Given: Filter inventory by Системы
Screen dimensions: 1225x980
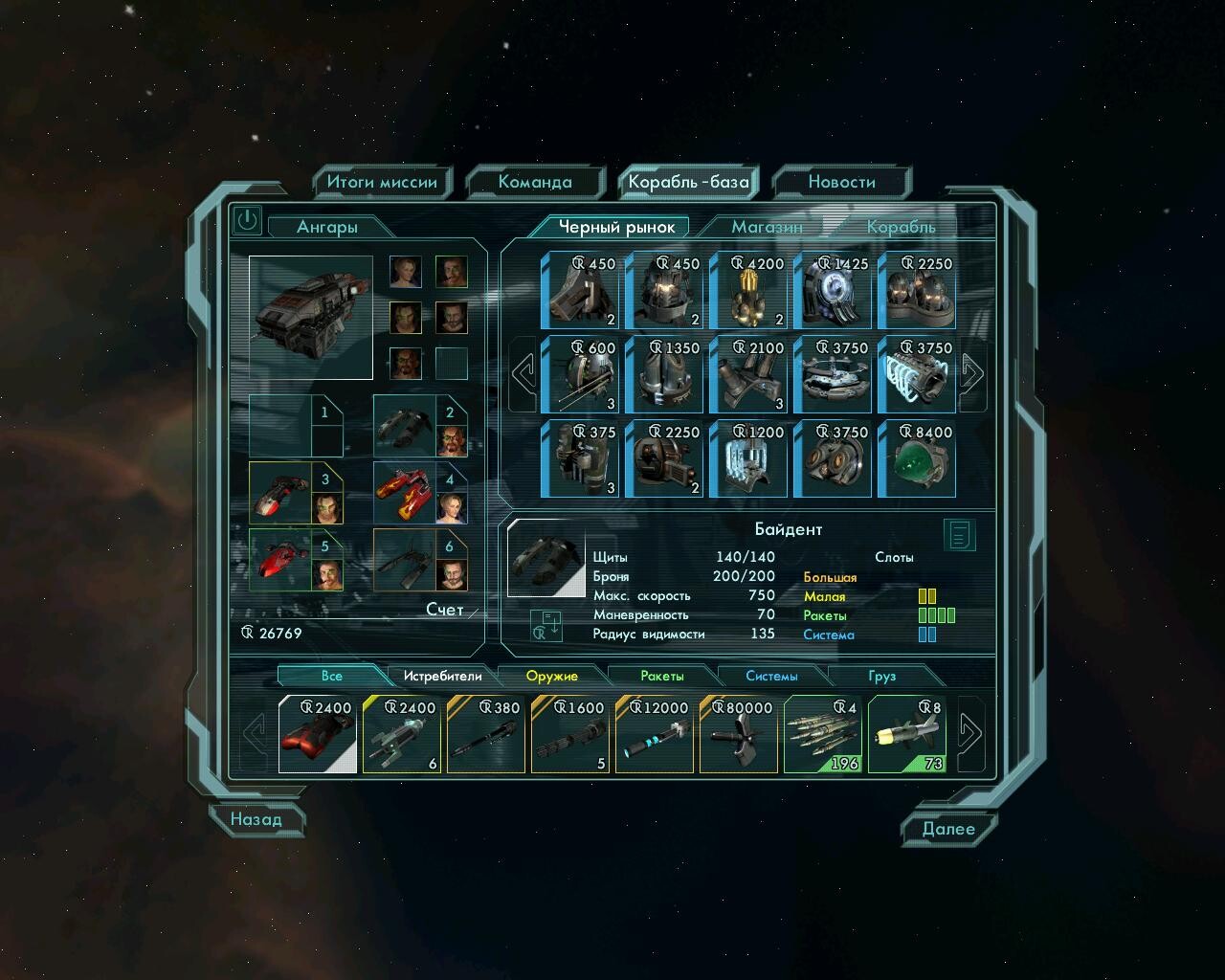Looking at the screenshot, I should click(771, 676).
